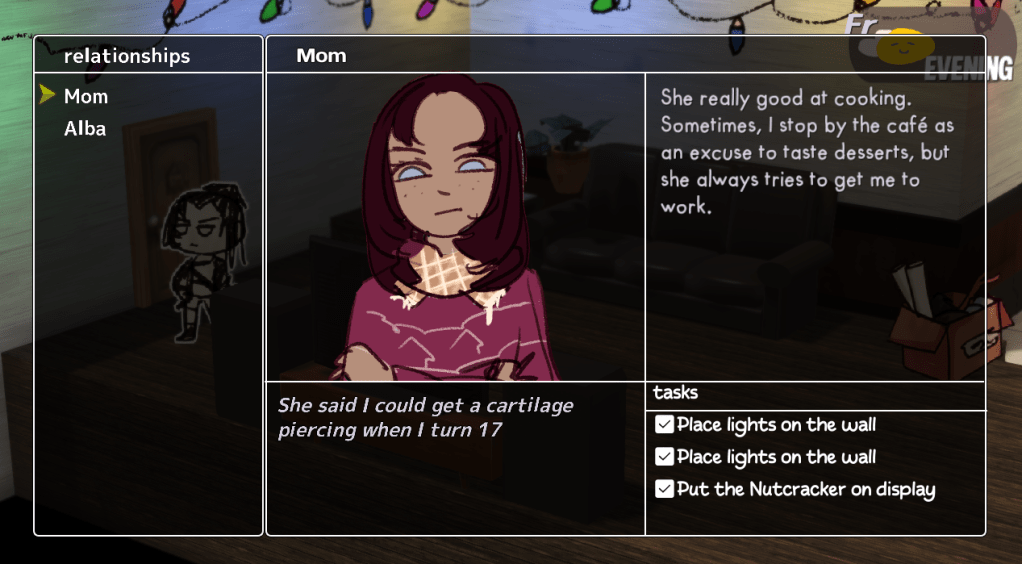The height and width of the screenshot is (564, 1022).
Task: Select Mom in the relationships list
Action: pyautogui.click(x=86, y=97)
